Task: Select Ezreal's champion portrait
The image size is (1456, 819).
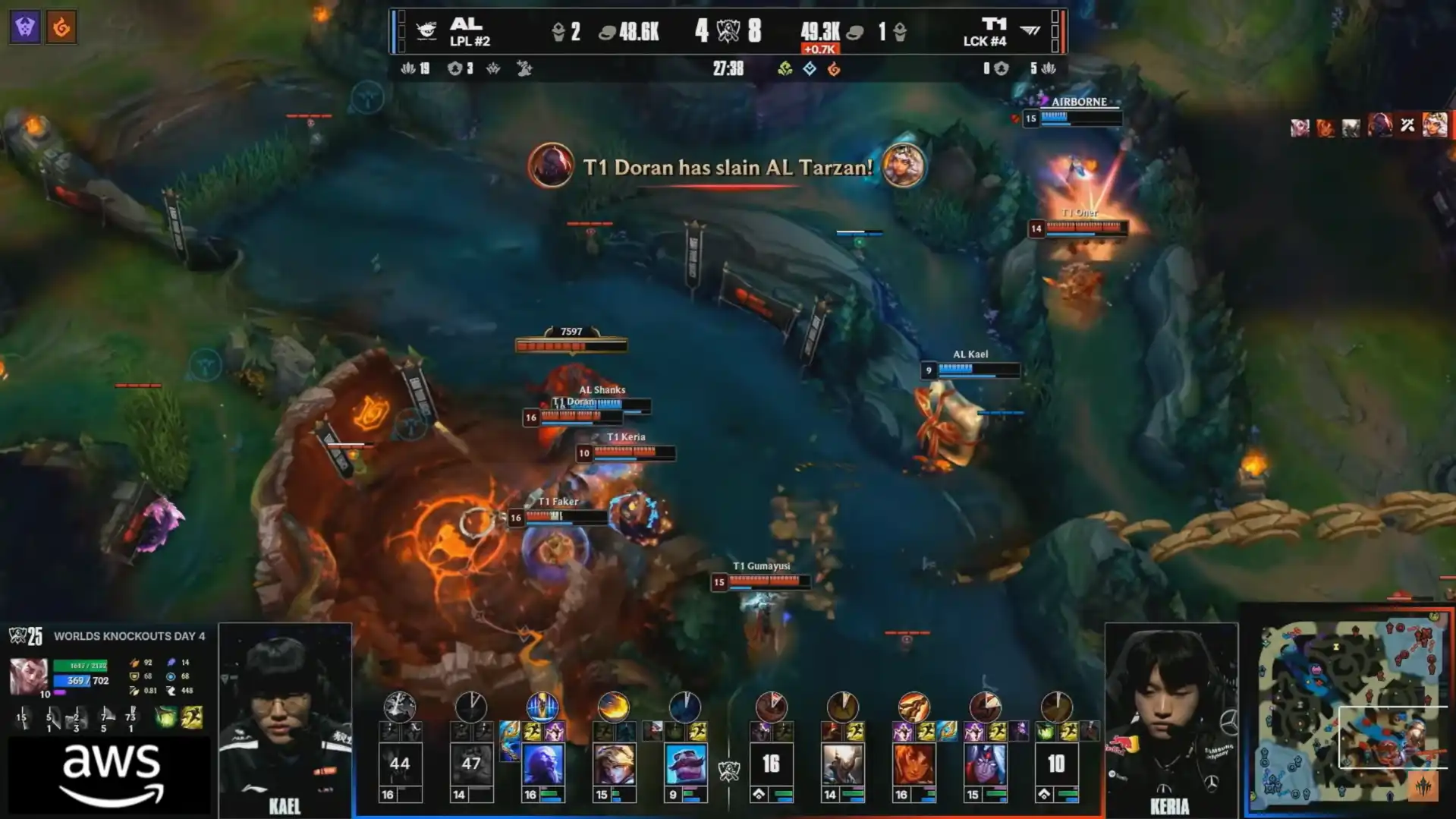Action: [x=614, y=764]
